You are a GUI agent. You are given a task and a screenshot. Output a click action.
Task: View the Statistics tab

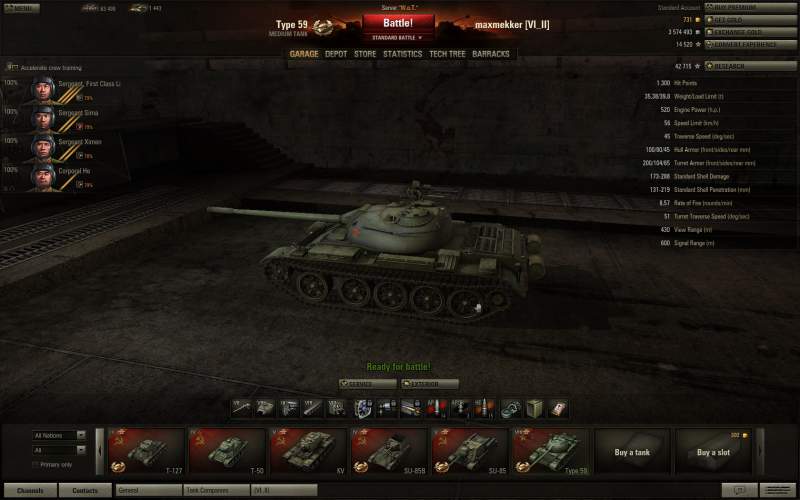pyautogui.click(x=402, y=54)
